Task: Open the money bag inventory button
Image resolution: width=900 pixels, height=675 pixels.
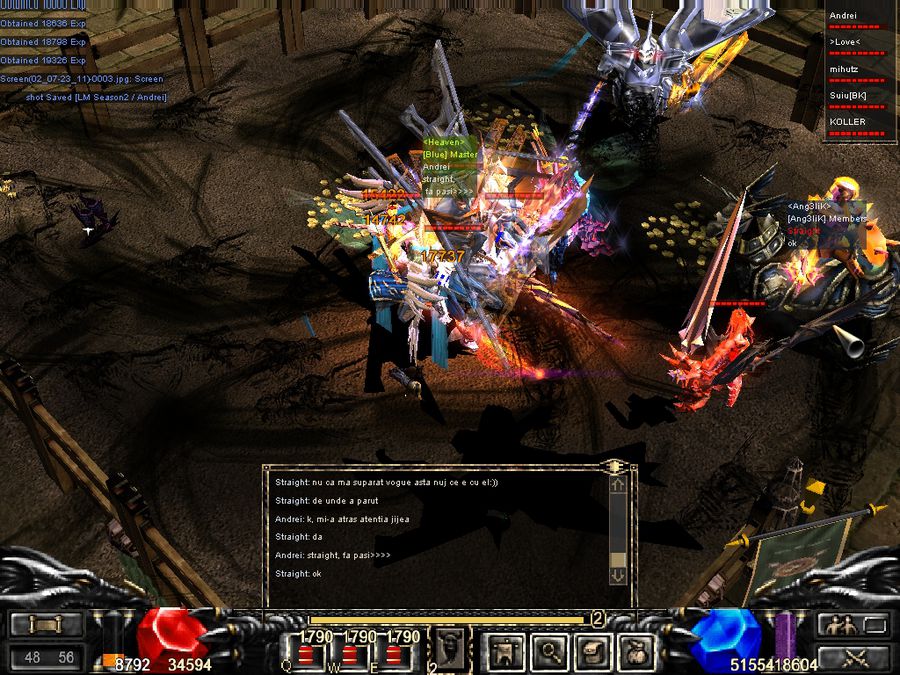Action: [x=635, y=652]
